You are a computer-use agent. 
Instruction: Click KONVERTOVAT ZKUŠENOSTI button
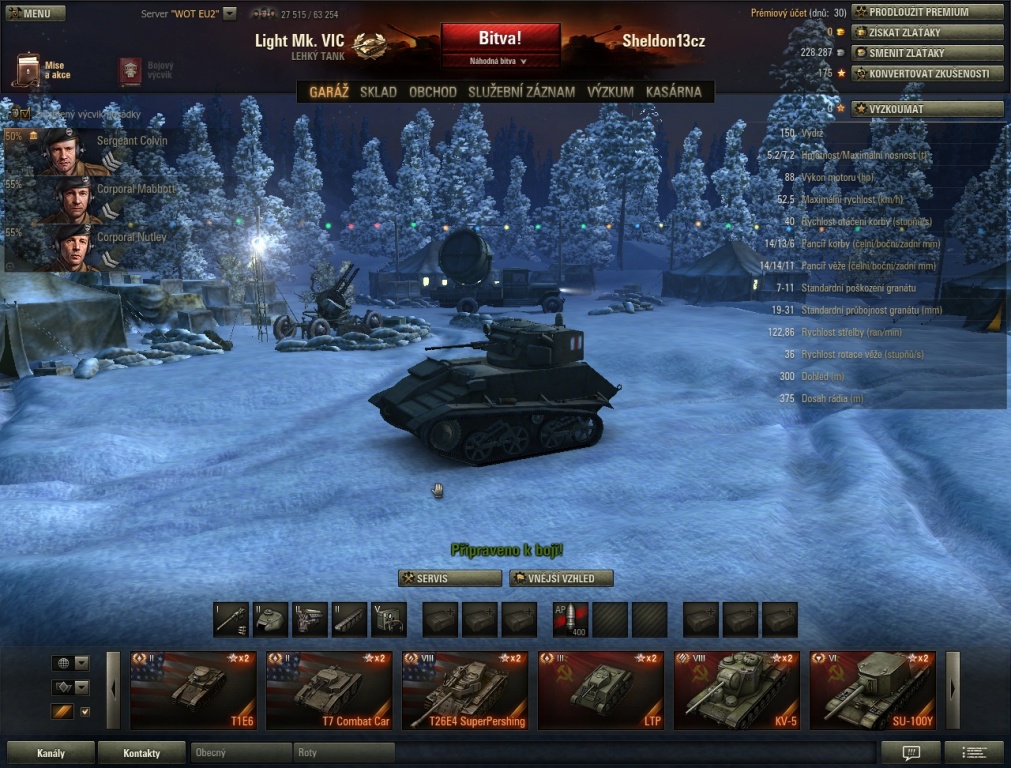pyautogui.click(x=926, y=73)
